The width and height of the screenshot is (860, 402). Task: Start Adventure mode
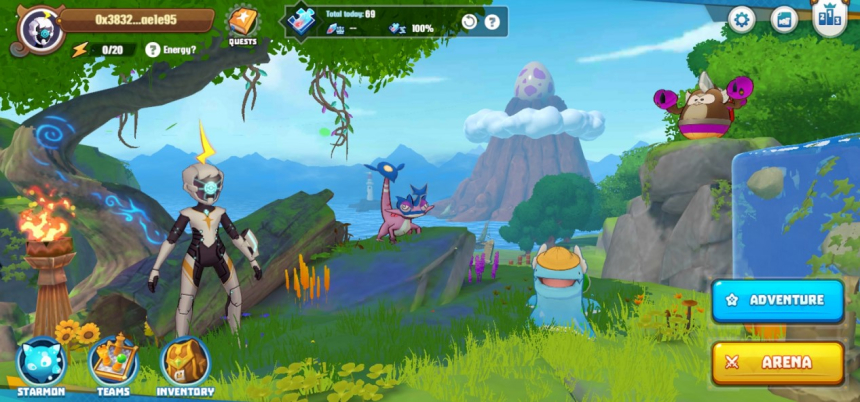[x=778, y=300]
